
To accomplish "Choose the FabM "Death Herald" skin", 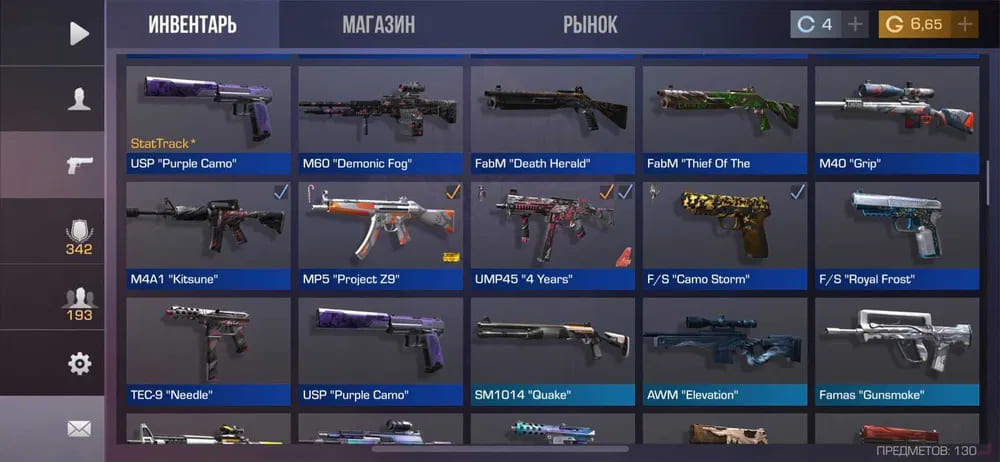I will coord(553,119).
